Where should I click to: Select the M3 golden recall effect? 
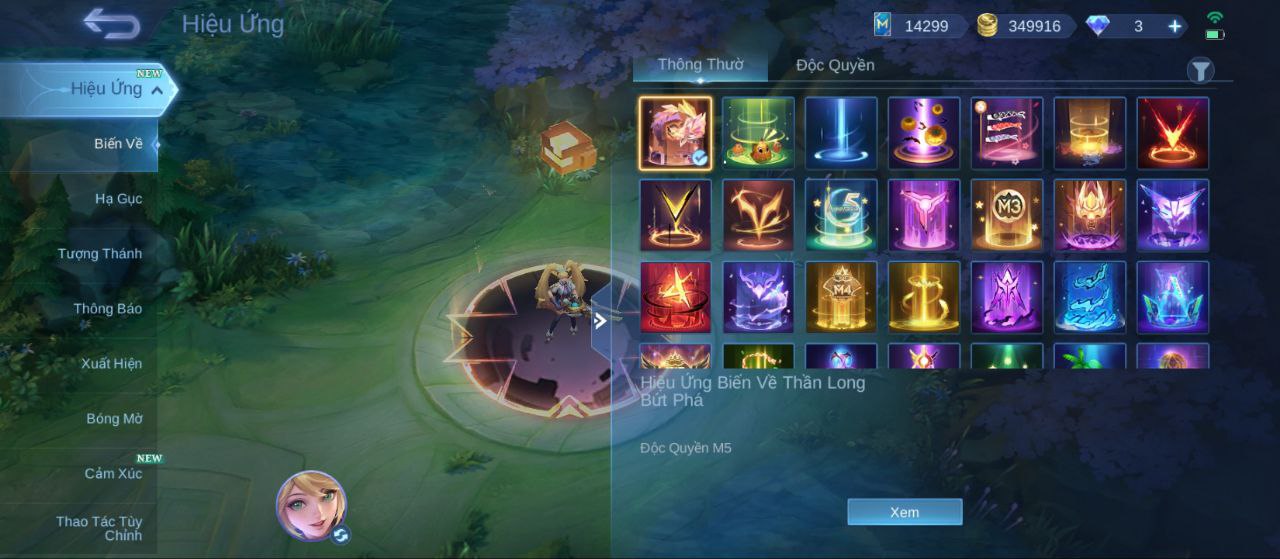pos(1007,215)
